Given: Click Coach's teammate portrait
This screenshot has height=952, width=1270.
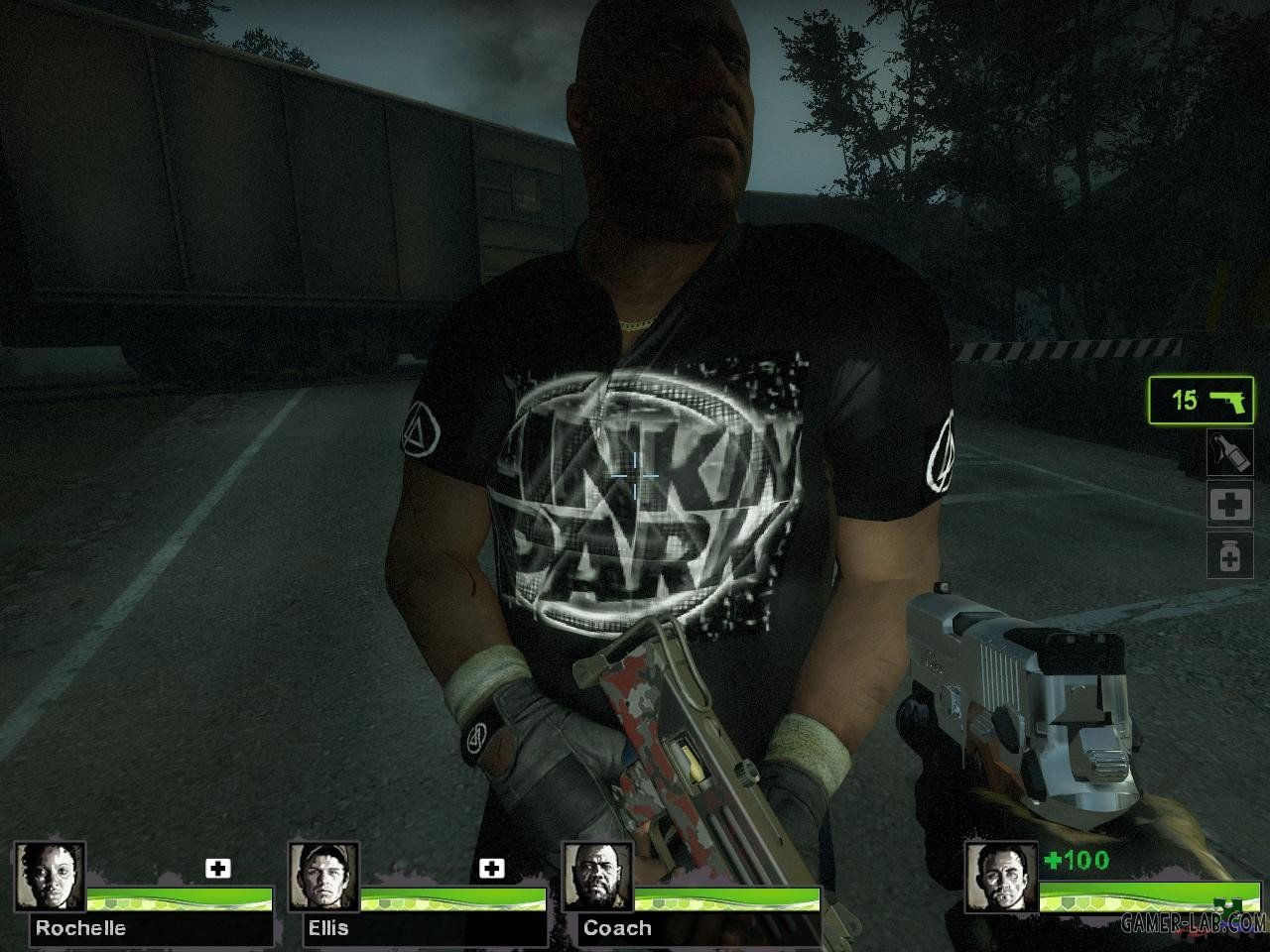Looking at the screenshot, I should pyautogui.click(x=597, y=878).
